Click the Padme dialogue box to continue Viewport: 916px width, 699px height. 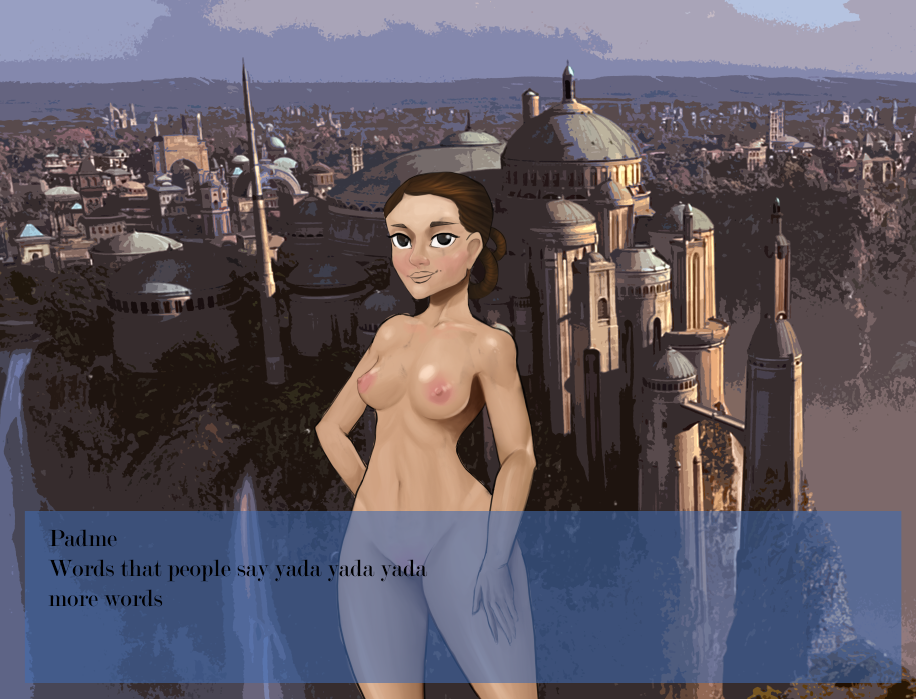point(462,597)
